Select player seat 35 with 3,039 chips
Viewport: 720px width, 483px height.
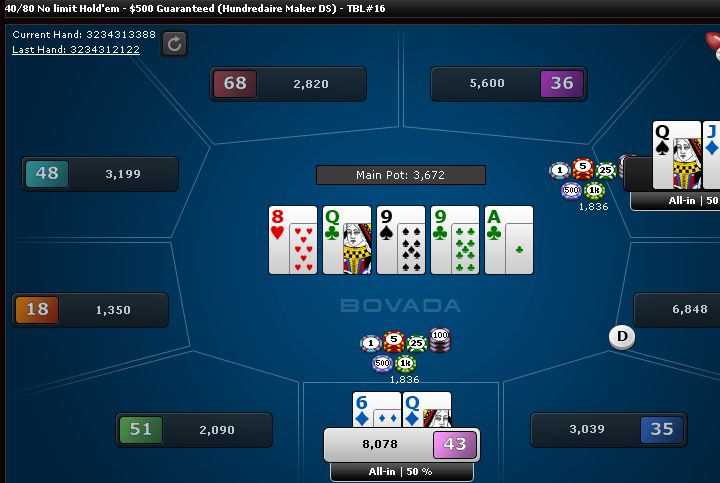tap(608, 430)
